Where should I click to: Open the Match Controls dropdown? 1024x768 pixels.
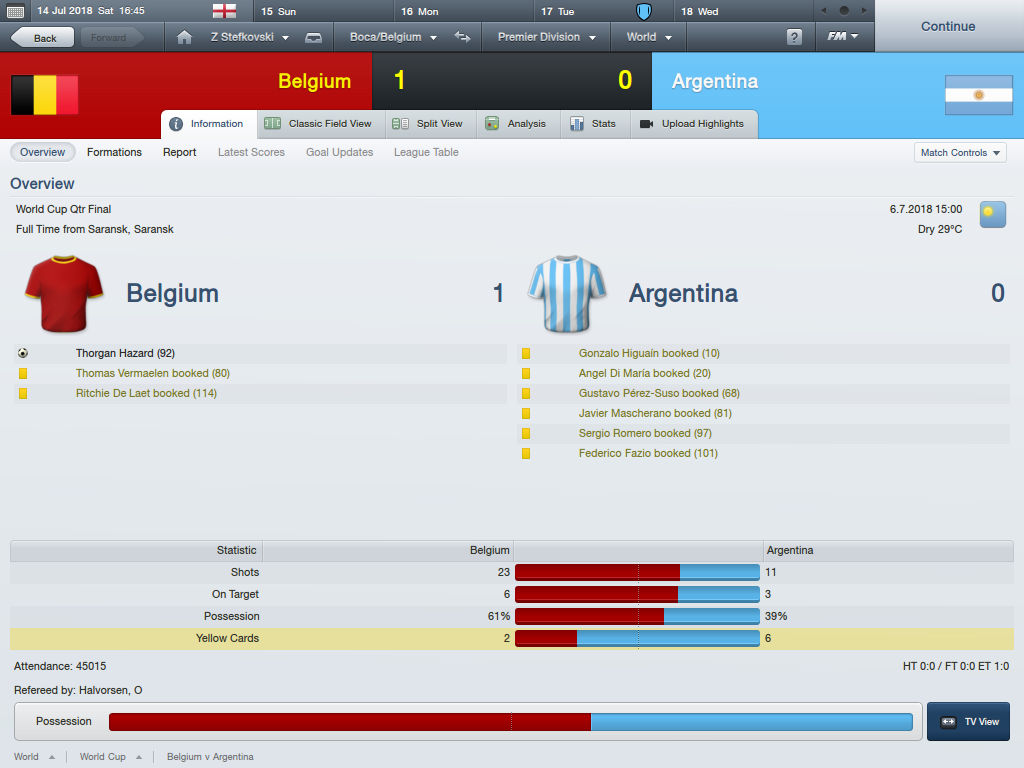[x=960, y=153]
